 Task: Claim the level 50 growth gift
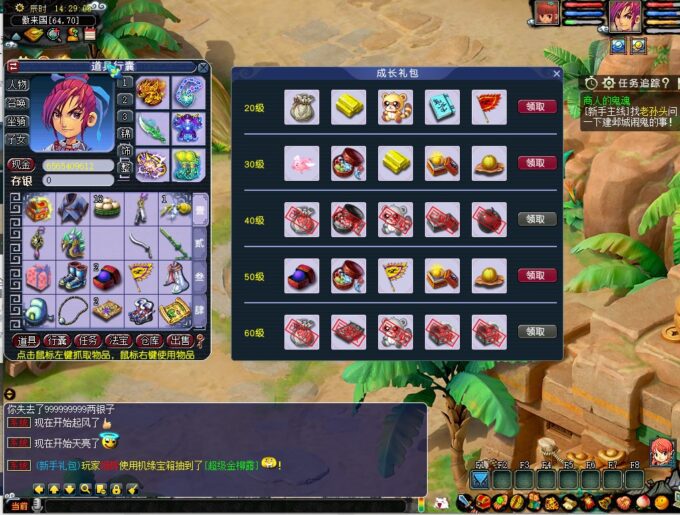click(537, 275)
